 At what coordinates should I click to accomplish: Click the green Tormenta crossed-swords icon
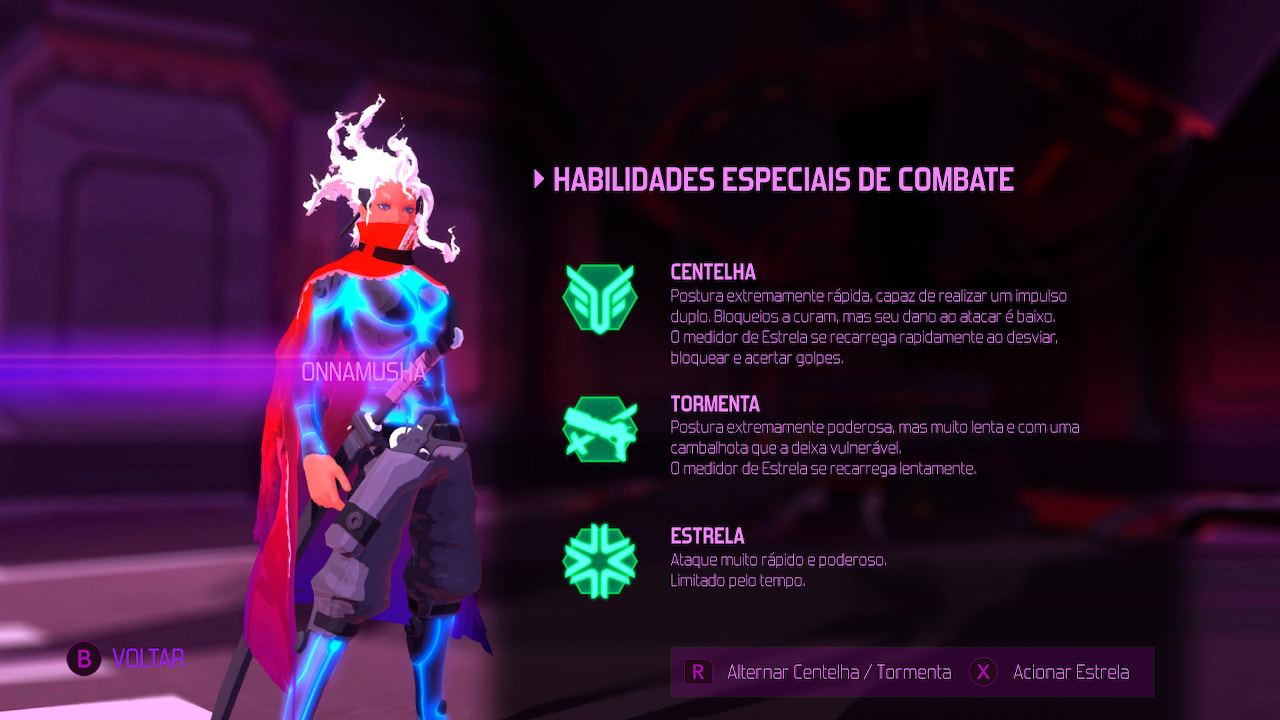601,429
